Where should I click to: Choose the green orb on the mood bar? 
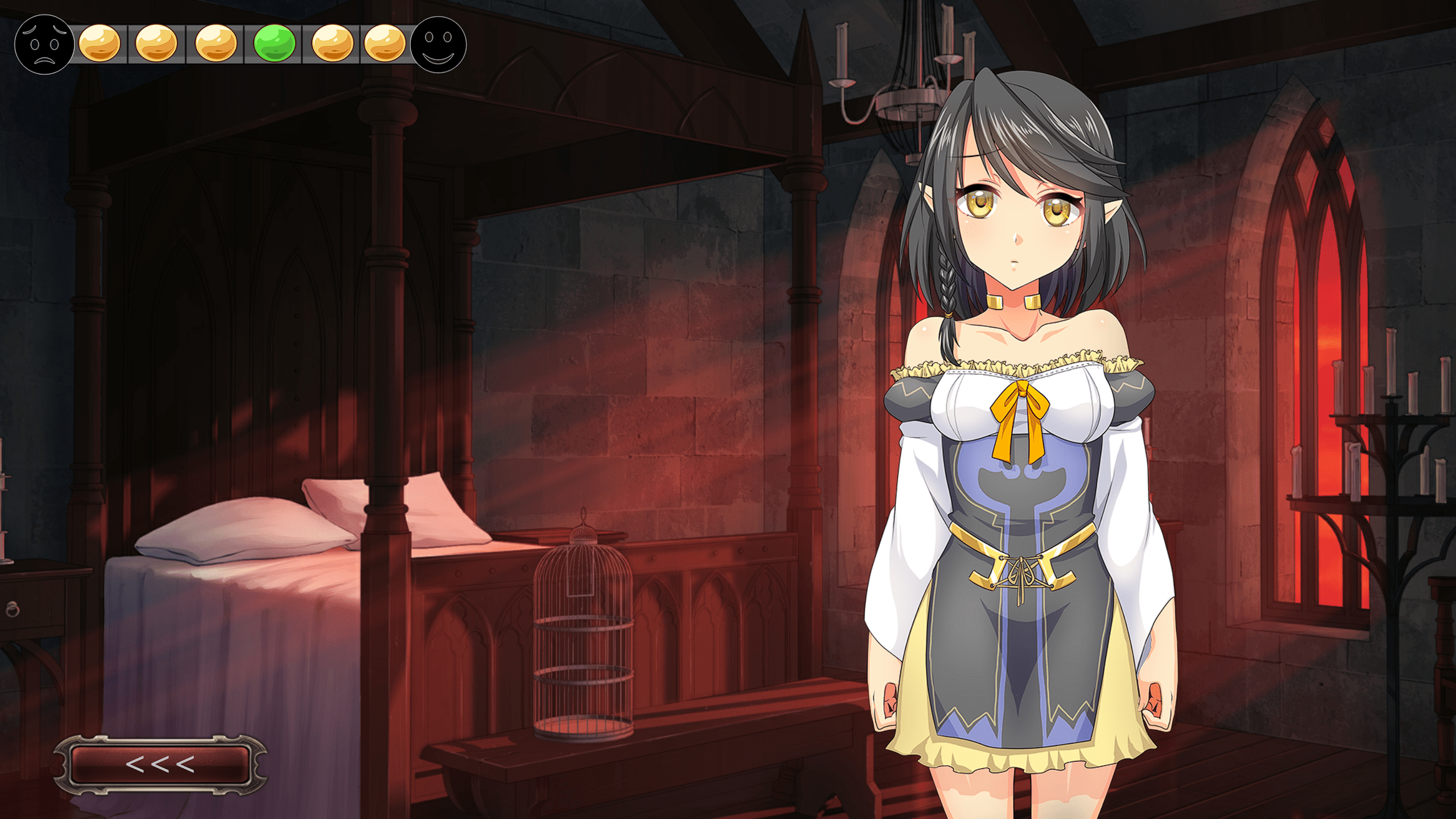(x=274, y=43)
